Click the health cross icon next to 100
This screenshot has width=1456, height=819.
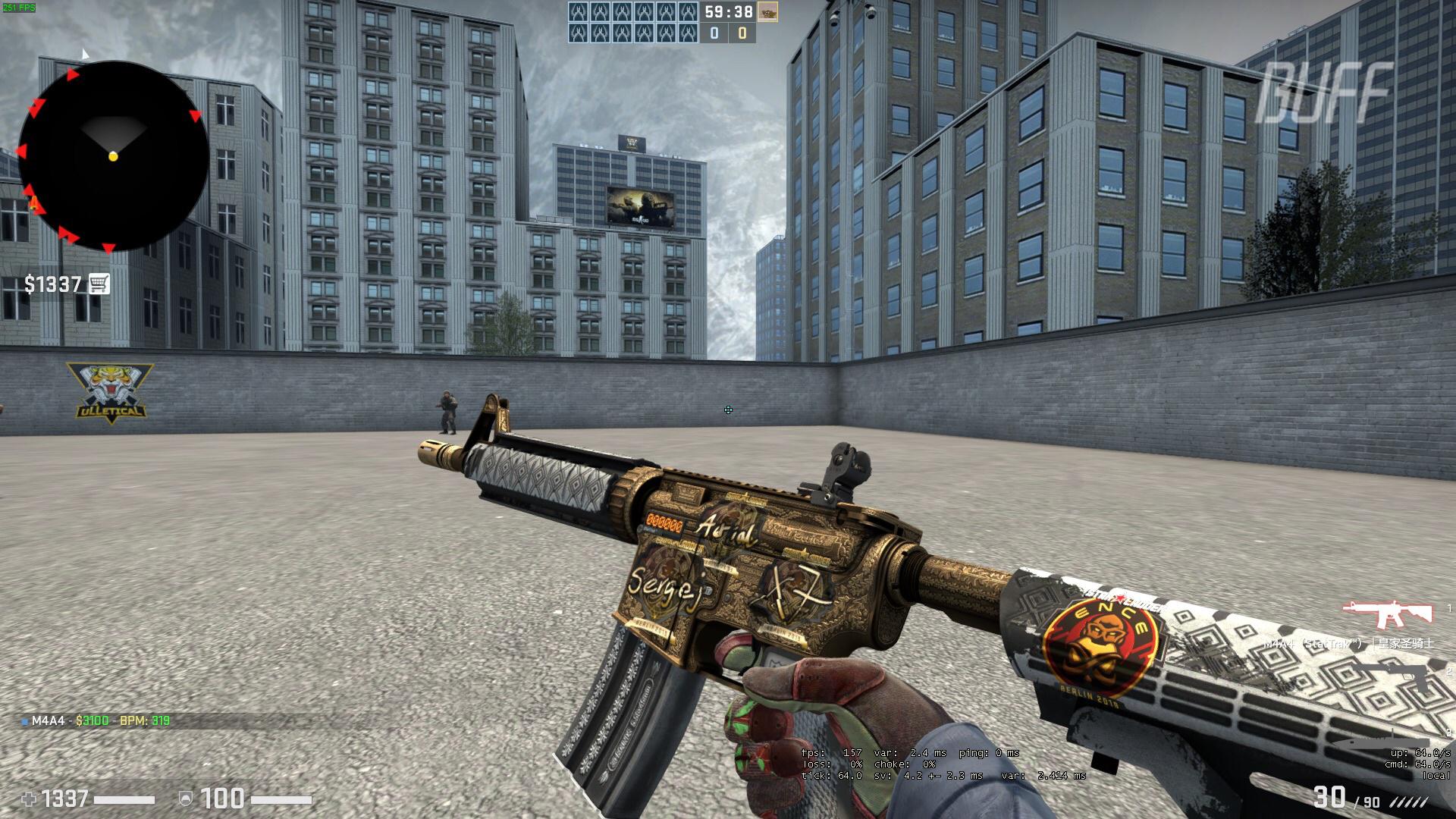tap(29, 799)
